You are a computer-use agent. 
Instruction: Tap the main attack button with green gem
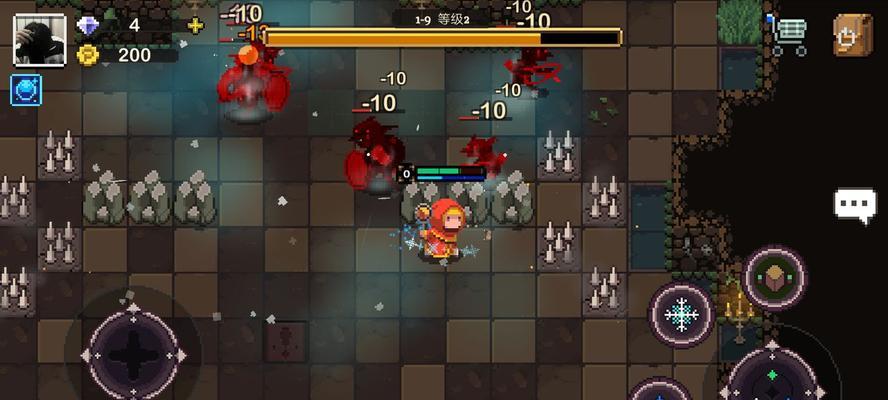pos(772,373)
